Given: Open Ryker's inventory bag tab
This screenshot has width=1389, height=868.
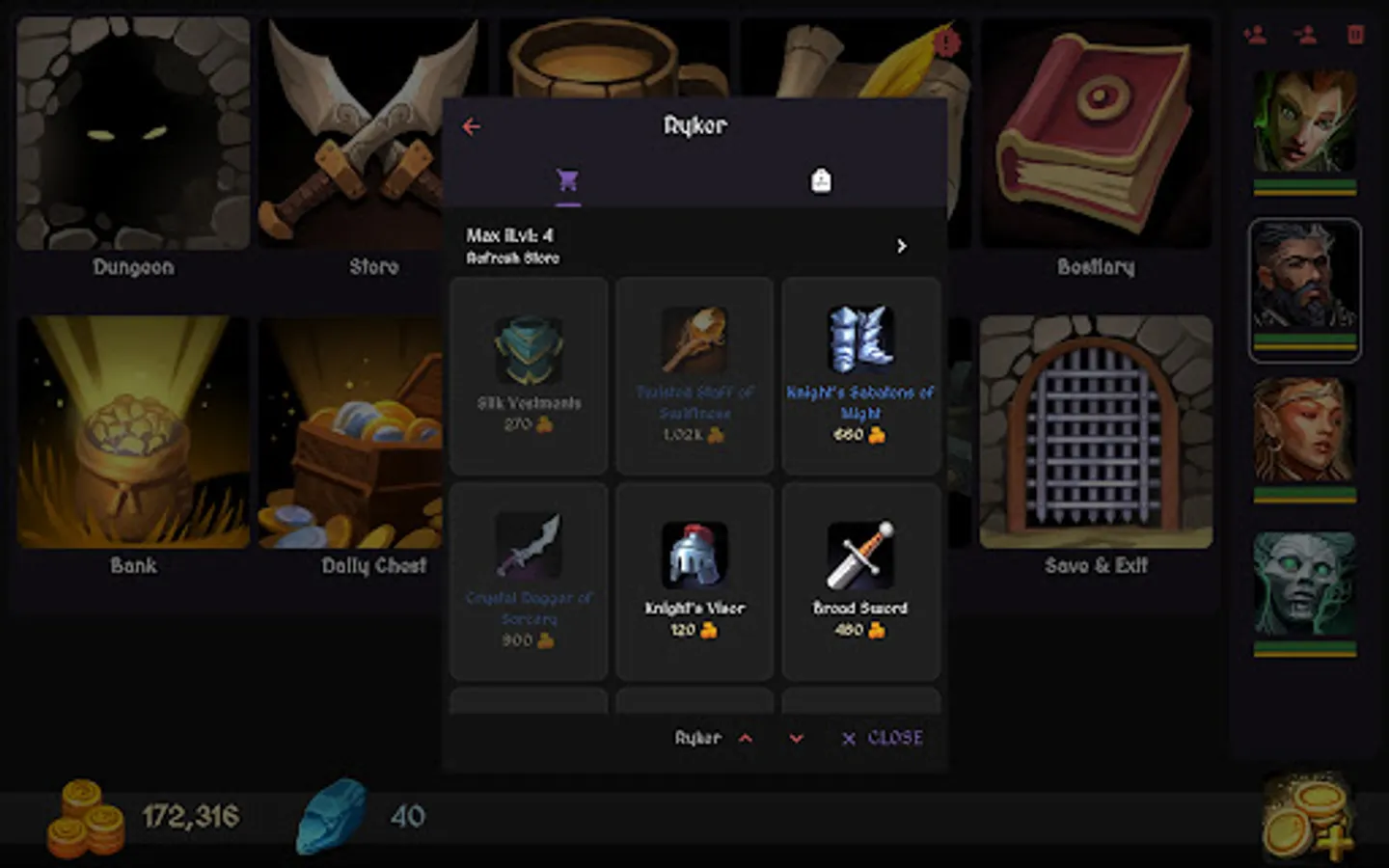Looking at the screenshot, I should pos(821,180).
